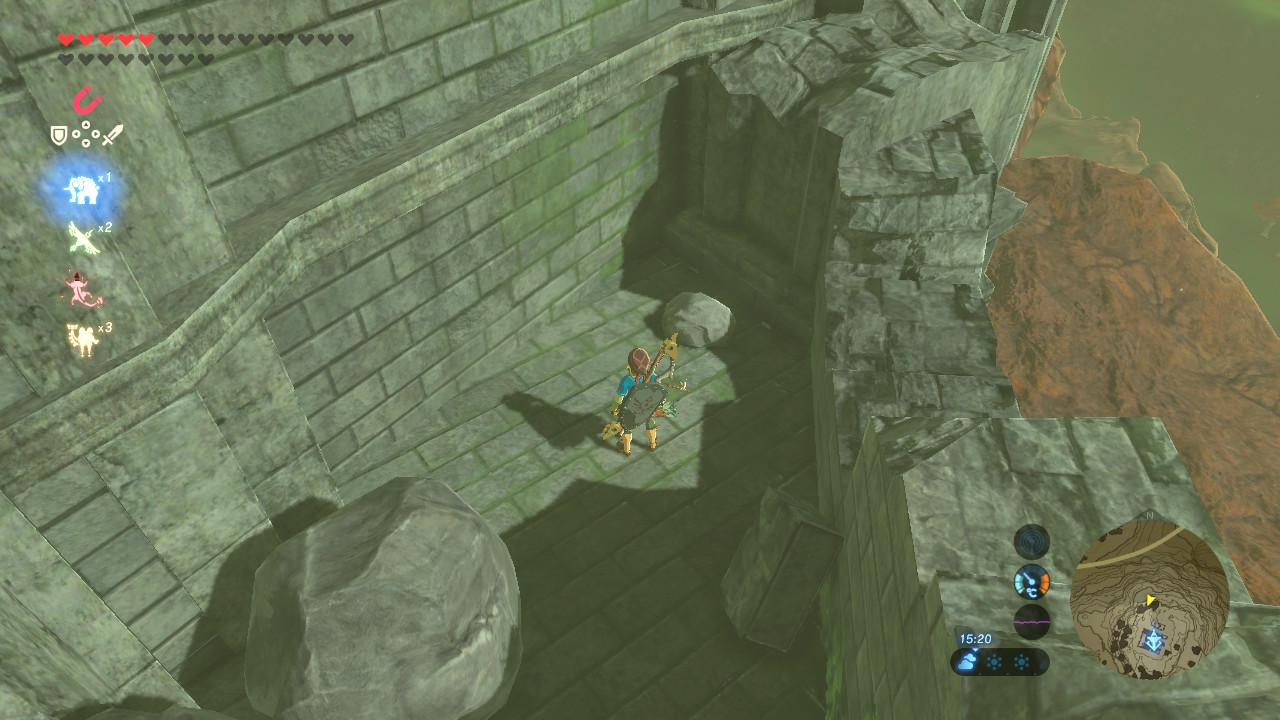This screenshot has width=1280, height=720.
Task: Select the yellow camel Urbosa's Fury icon
Action: [81, 339]
